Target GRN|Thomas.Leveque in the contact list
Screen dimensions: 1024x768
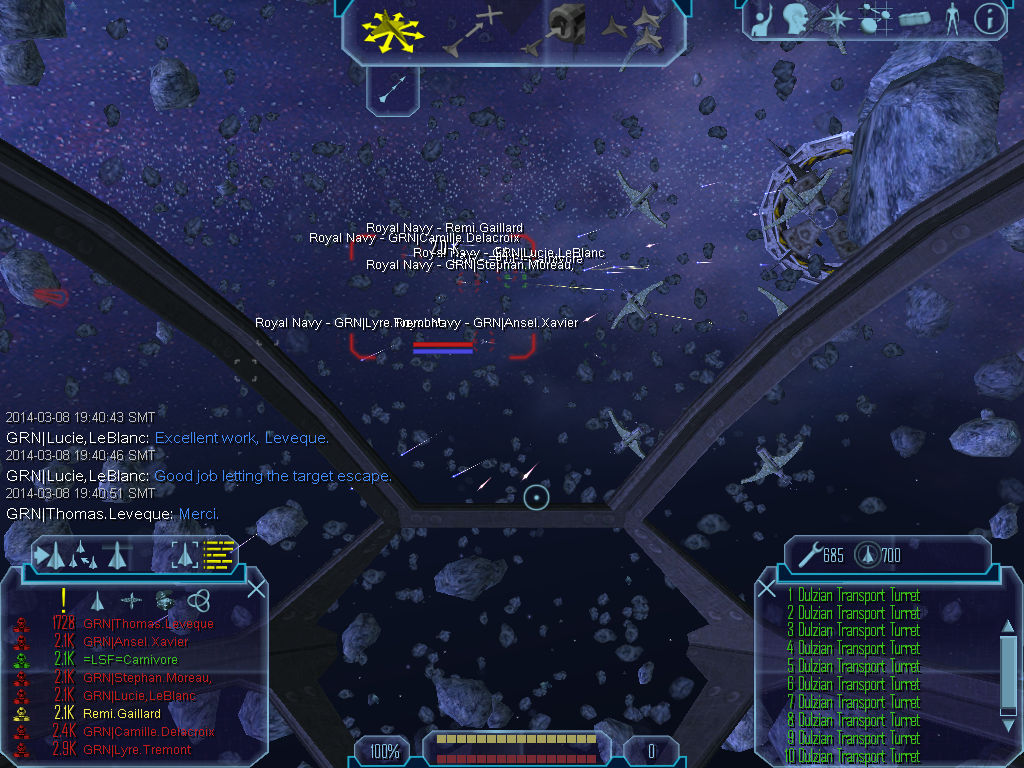pos(148,624)
